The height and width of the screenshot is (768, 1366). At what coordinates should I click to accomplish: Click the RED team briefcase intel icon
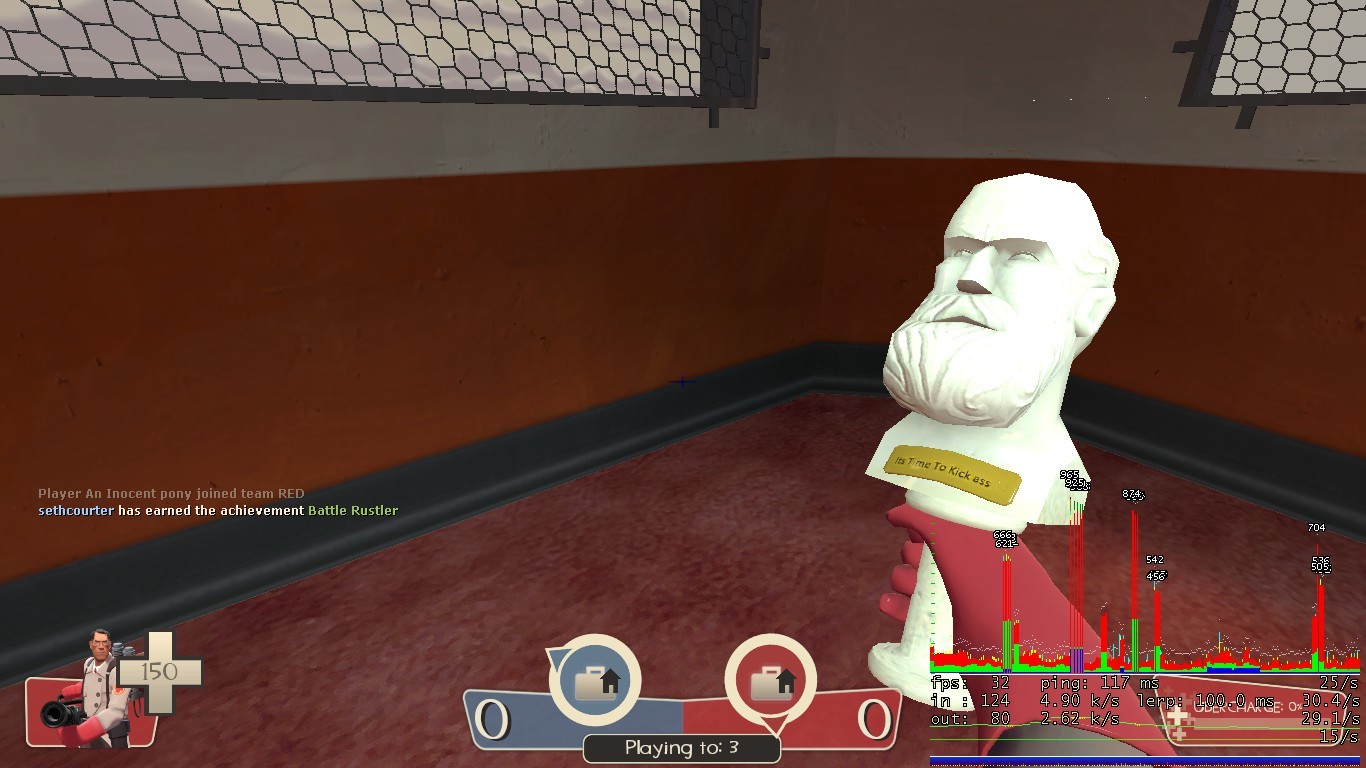(770, 683)
